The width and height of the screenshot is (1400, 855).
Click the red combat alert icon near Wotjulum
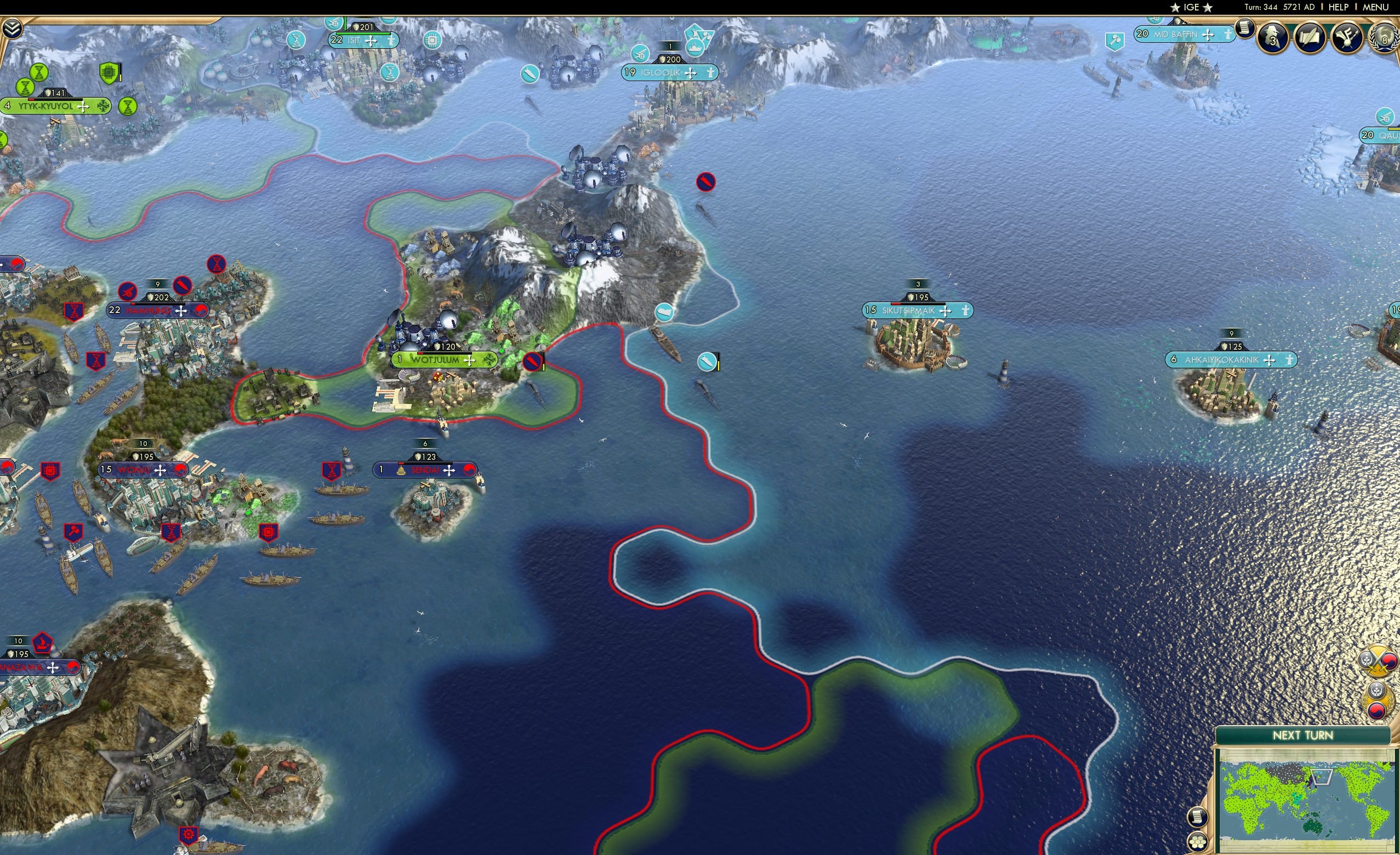coord(532,362)
